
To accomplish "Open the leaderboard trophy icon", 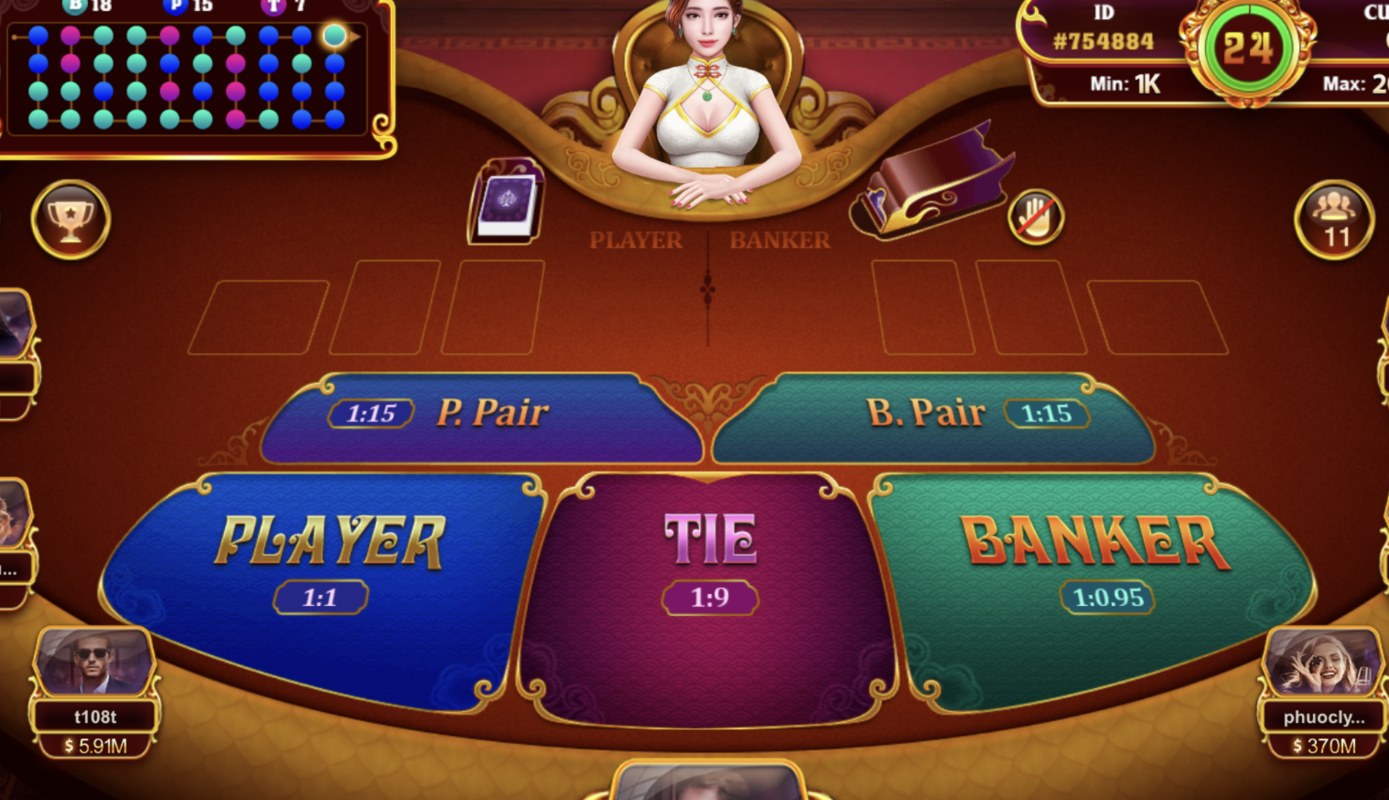I will click(x=70, y=221).
